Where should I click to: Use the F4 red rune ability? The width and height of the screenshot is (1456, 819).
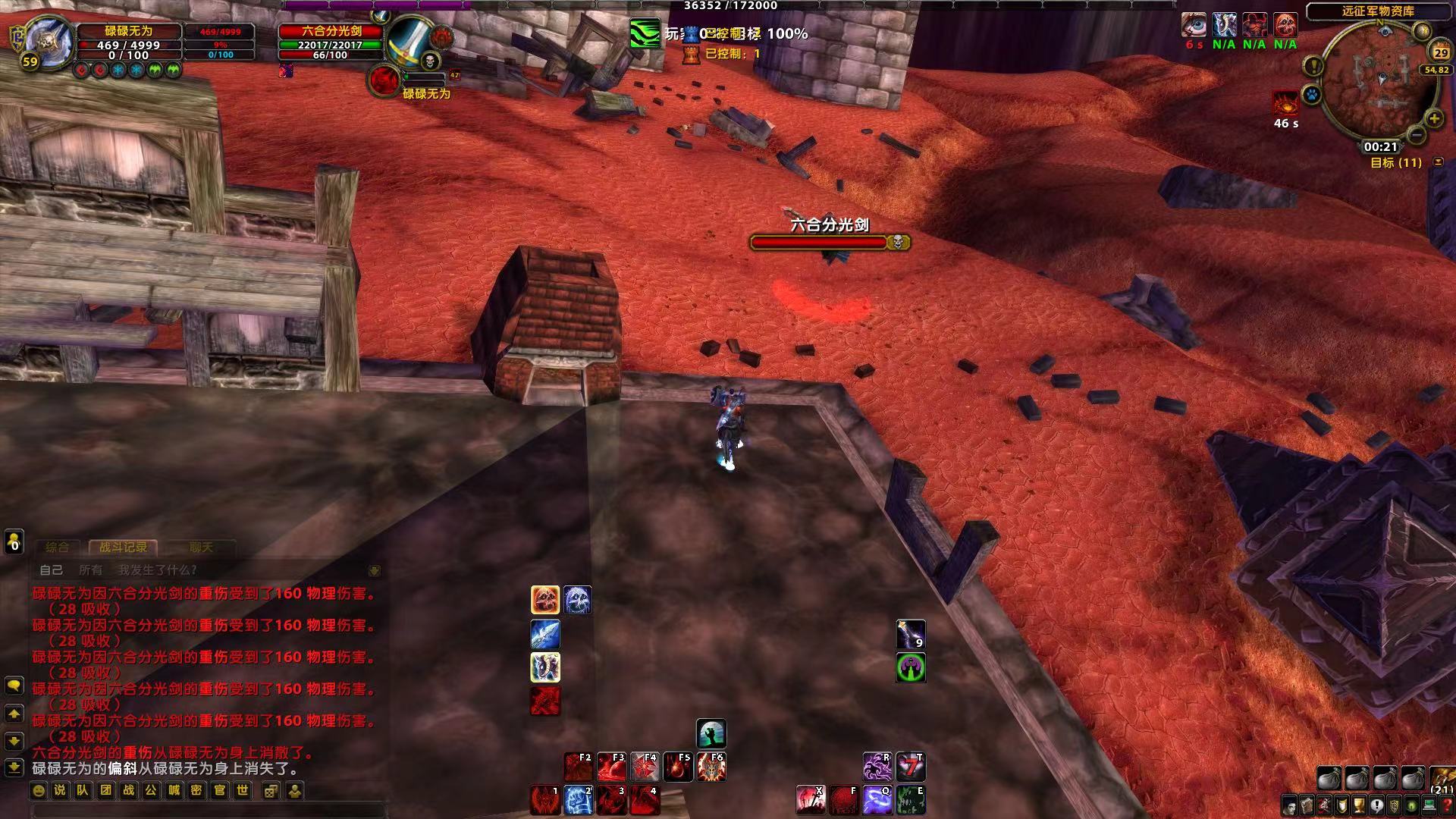pyautogui.click(x=645, y=767)
